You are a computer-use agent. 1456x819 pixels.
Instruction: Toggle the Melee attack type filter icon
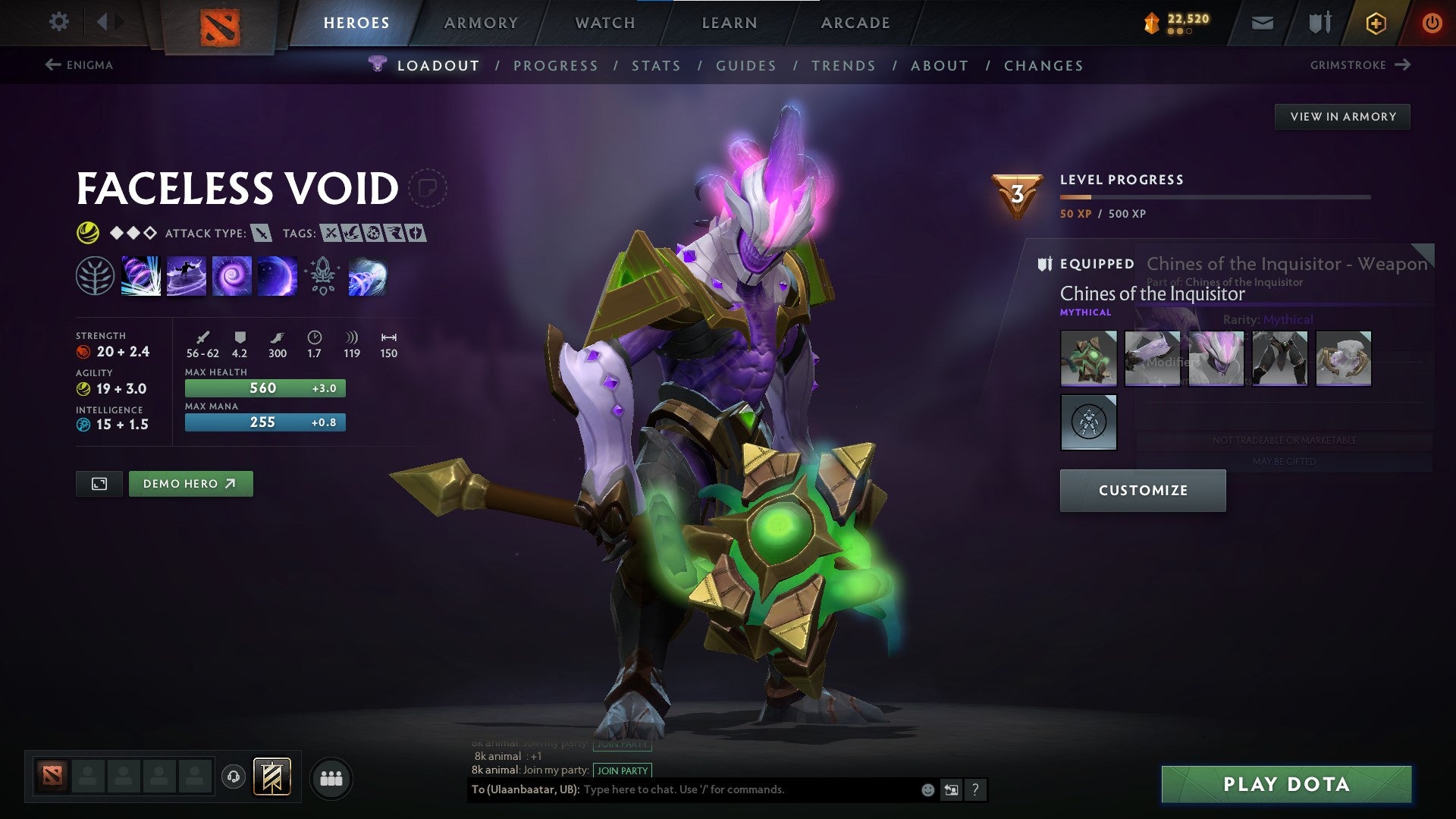point(262,234)
